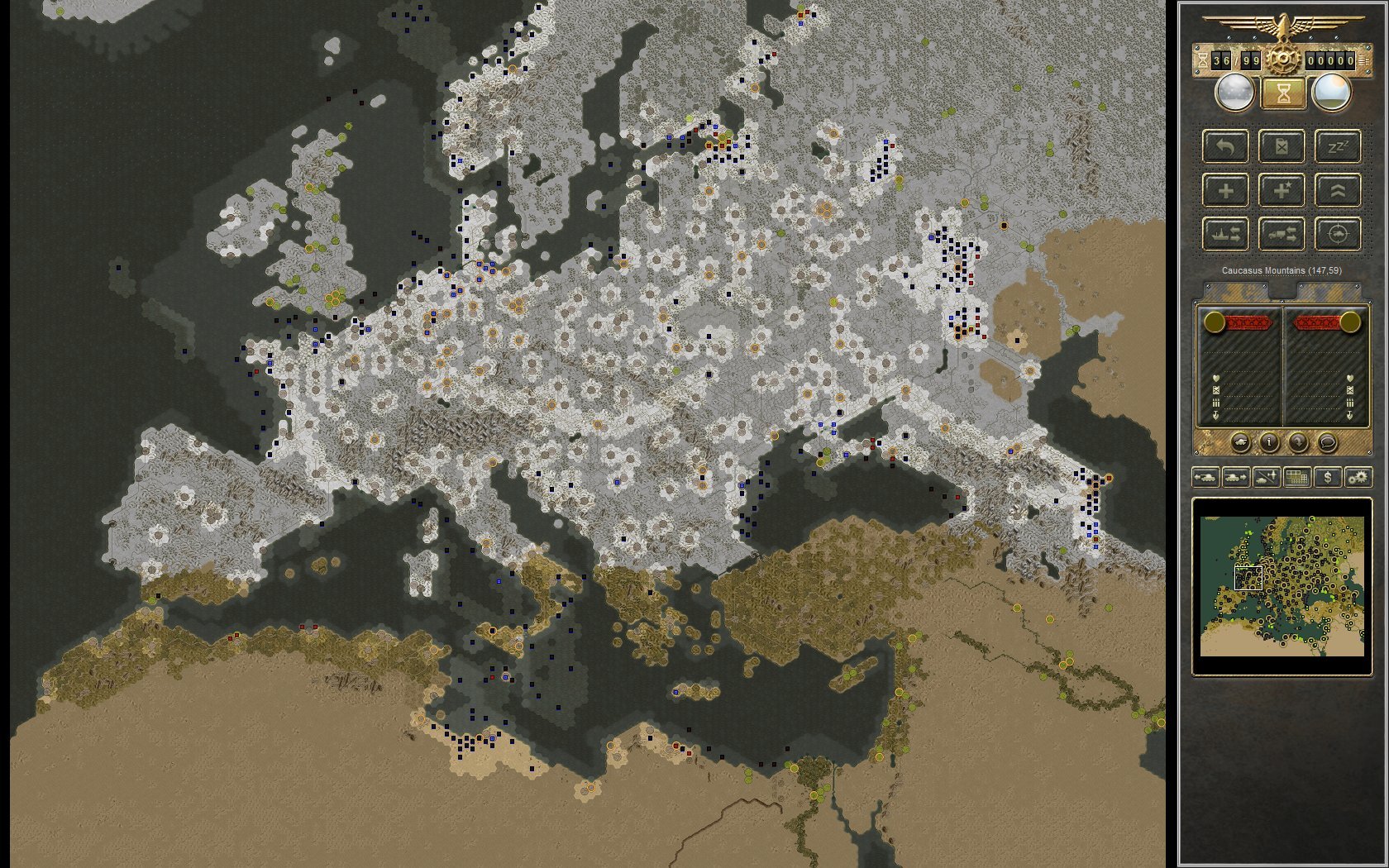
Task: Click the undo move arrow icon
Action: pos(1226,147)
